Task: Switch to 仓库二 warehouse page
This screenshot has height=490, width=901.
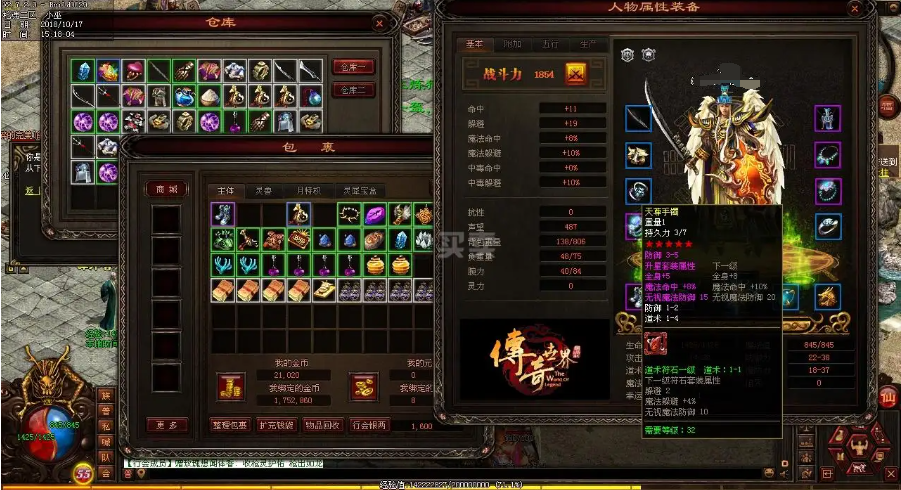Action: point(353,90)
